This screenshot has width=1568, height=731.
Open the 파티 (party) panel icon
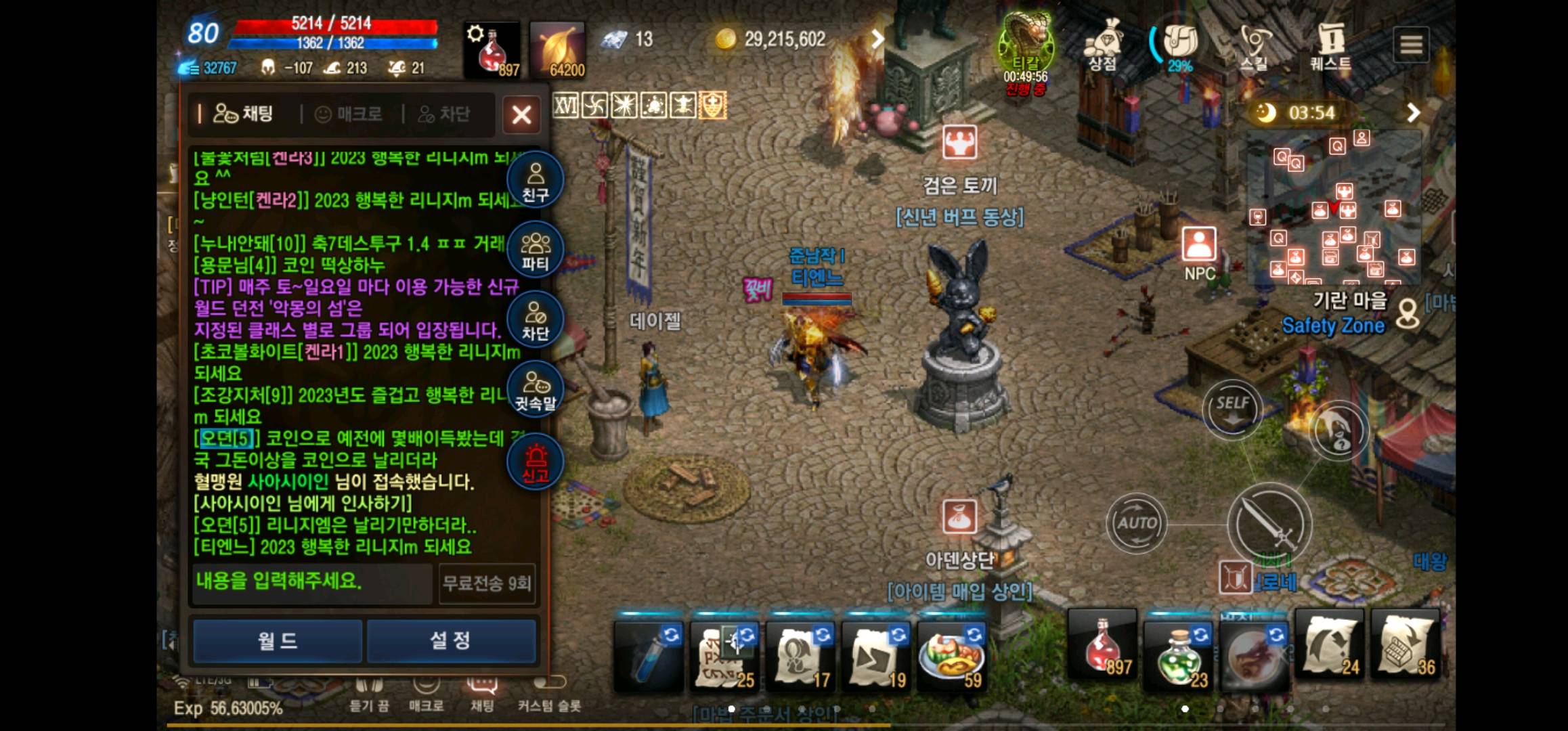click(534, 249)
